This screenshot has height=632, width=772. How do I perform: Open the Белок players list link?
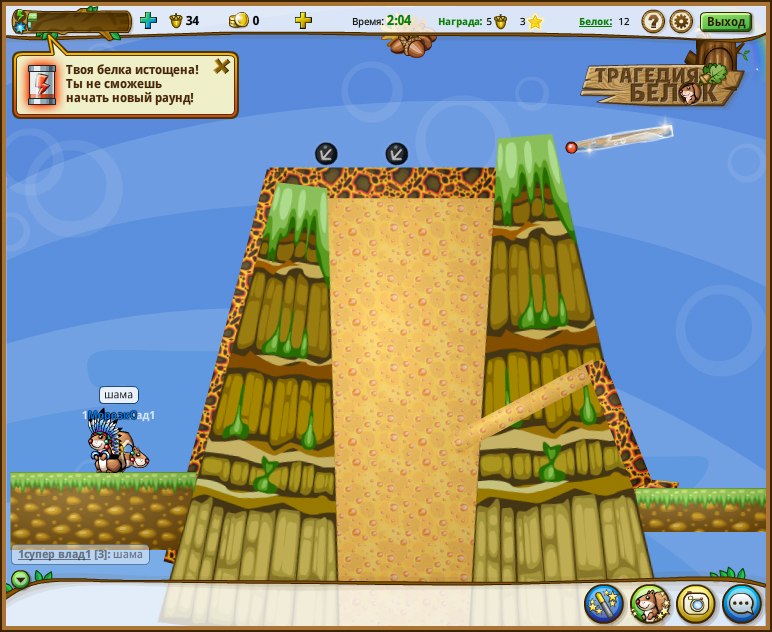point(595,21)
